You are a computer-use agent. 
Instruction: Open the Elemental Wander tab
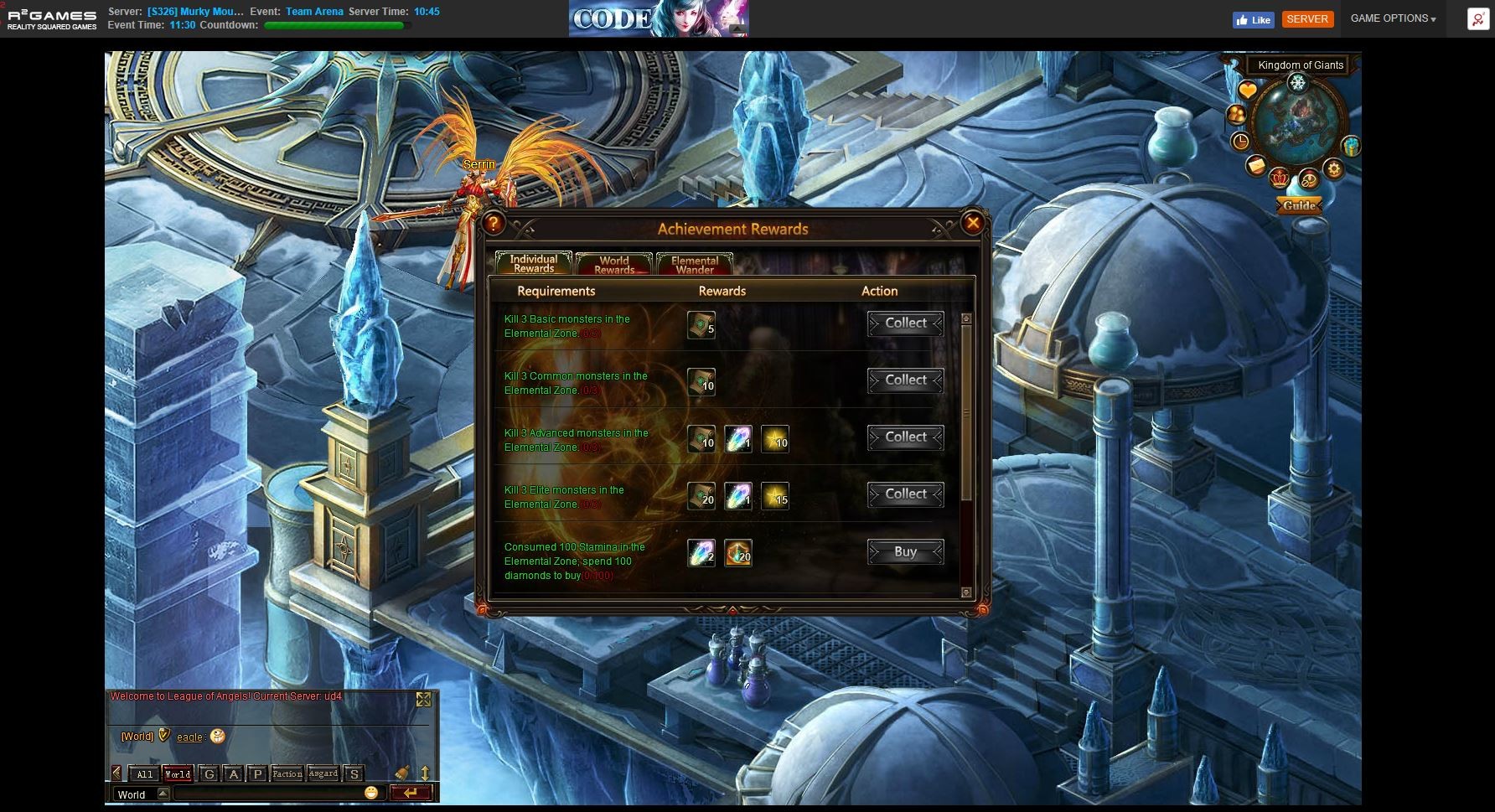695,265
